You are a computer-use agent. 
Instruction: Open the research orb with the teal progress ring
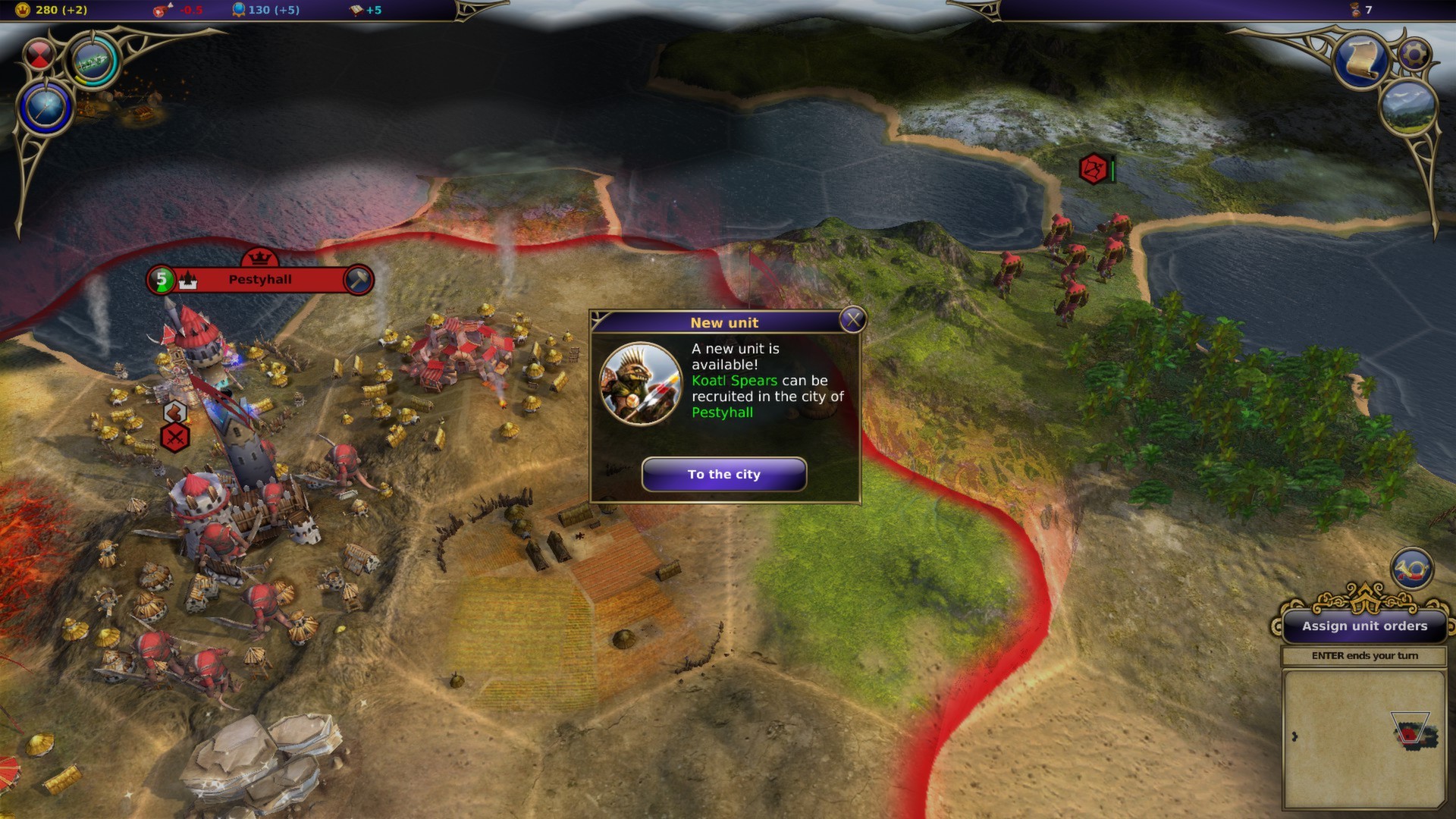tap(94, 61)
